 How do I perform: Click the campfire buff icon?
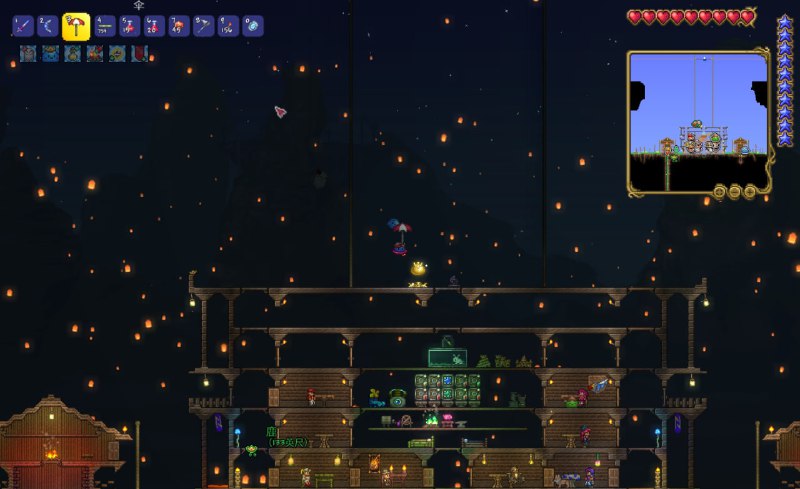click(x=95, y=54)
